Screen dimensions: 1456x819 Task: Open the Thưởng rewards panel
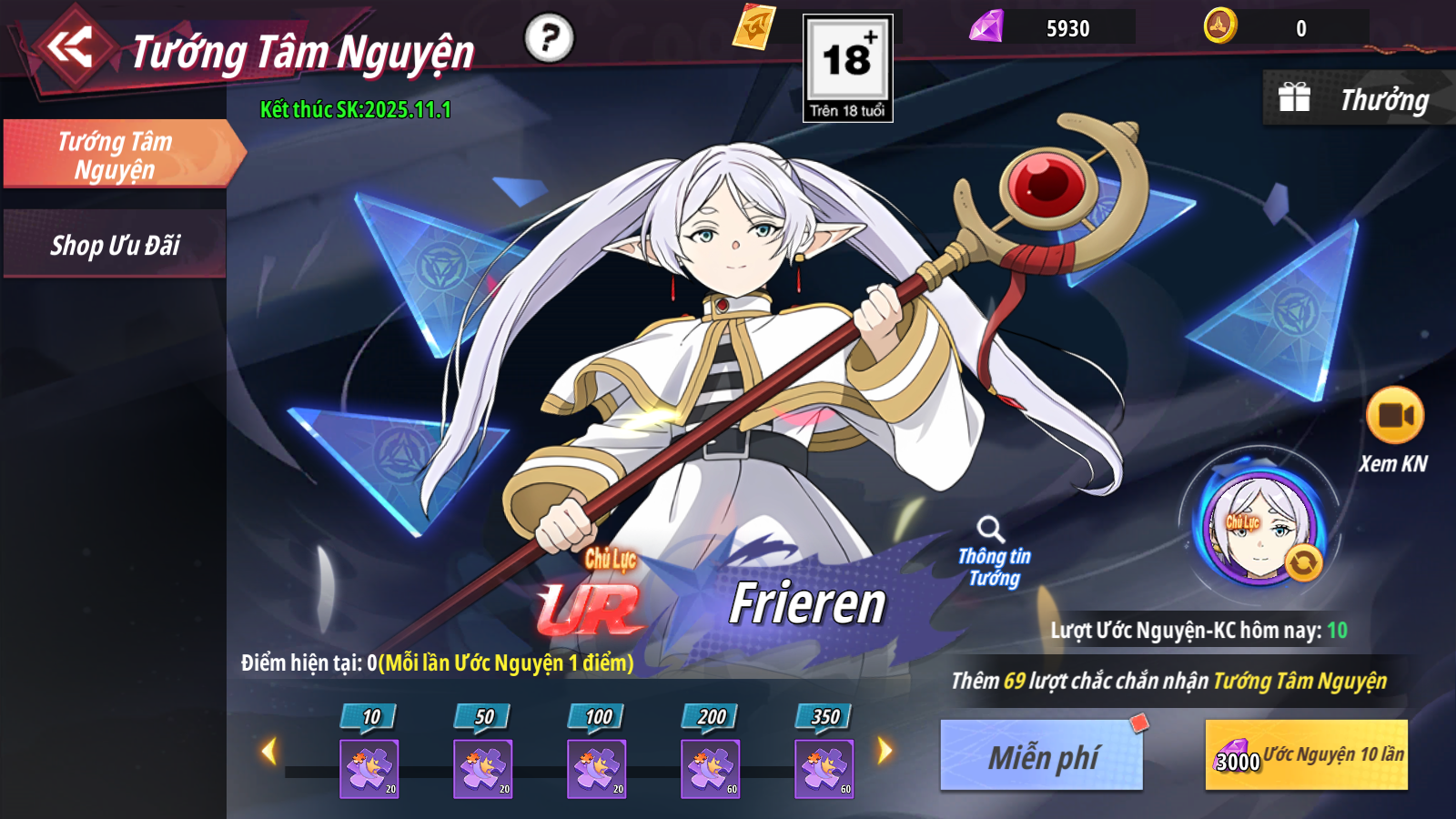[x=1358, y=99]
